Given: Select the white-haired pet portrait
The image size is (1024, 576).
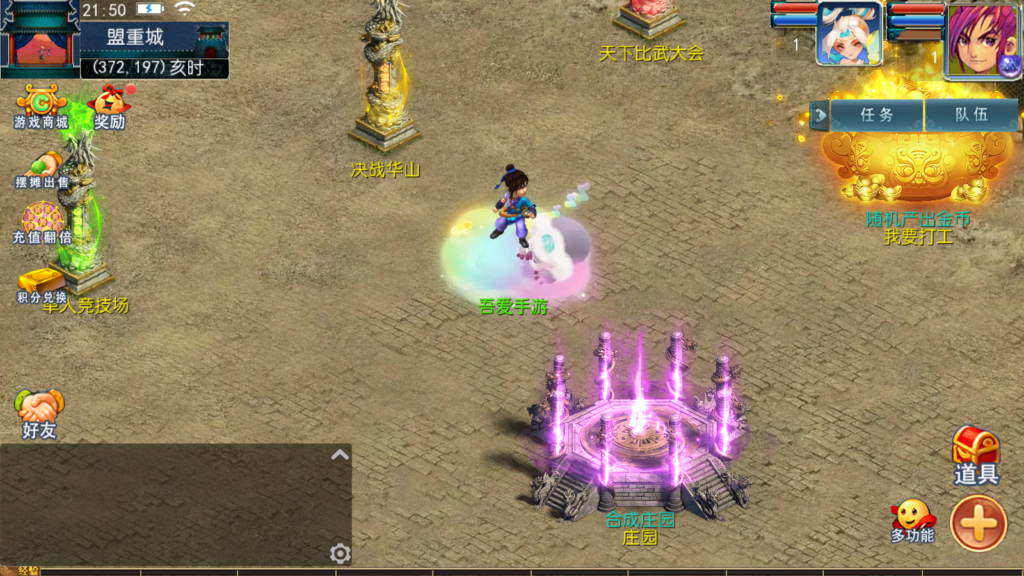Looking at the screenshot, I should click(849, 34).
